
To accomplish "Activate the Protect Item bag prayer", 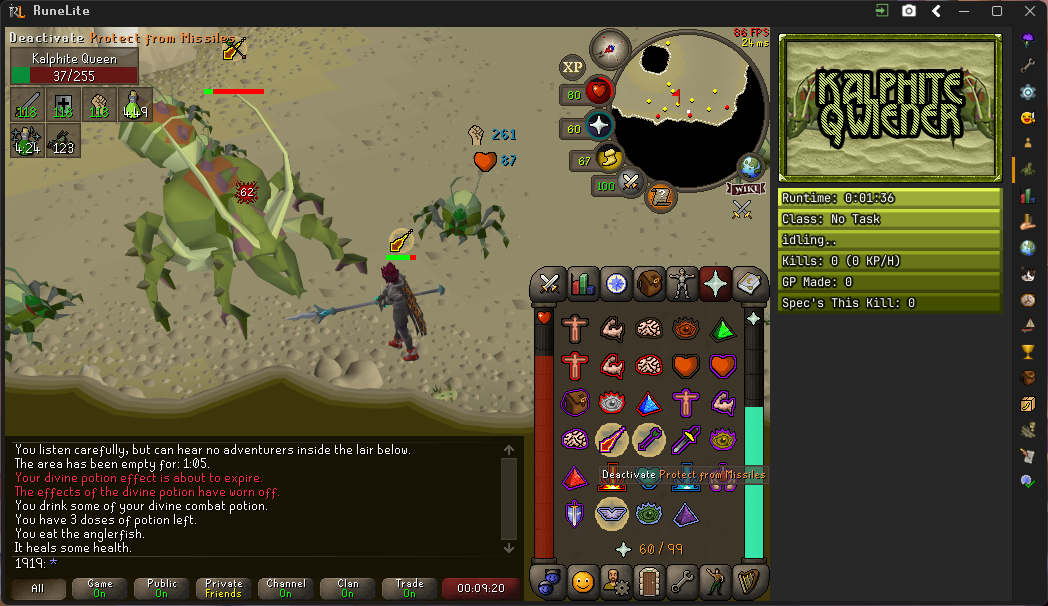I will pos(574,402).
